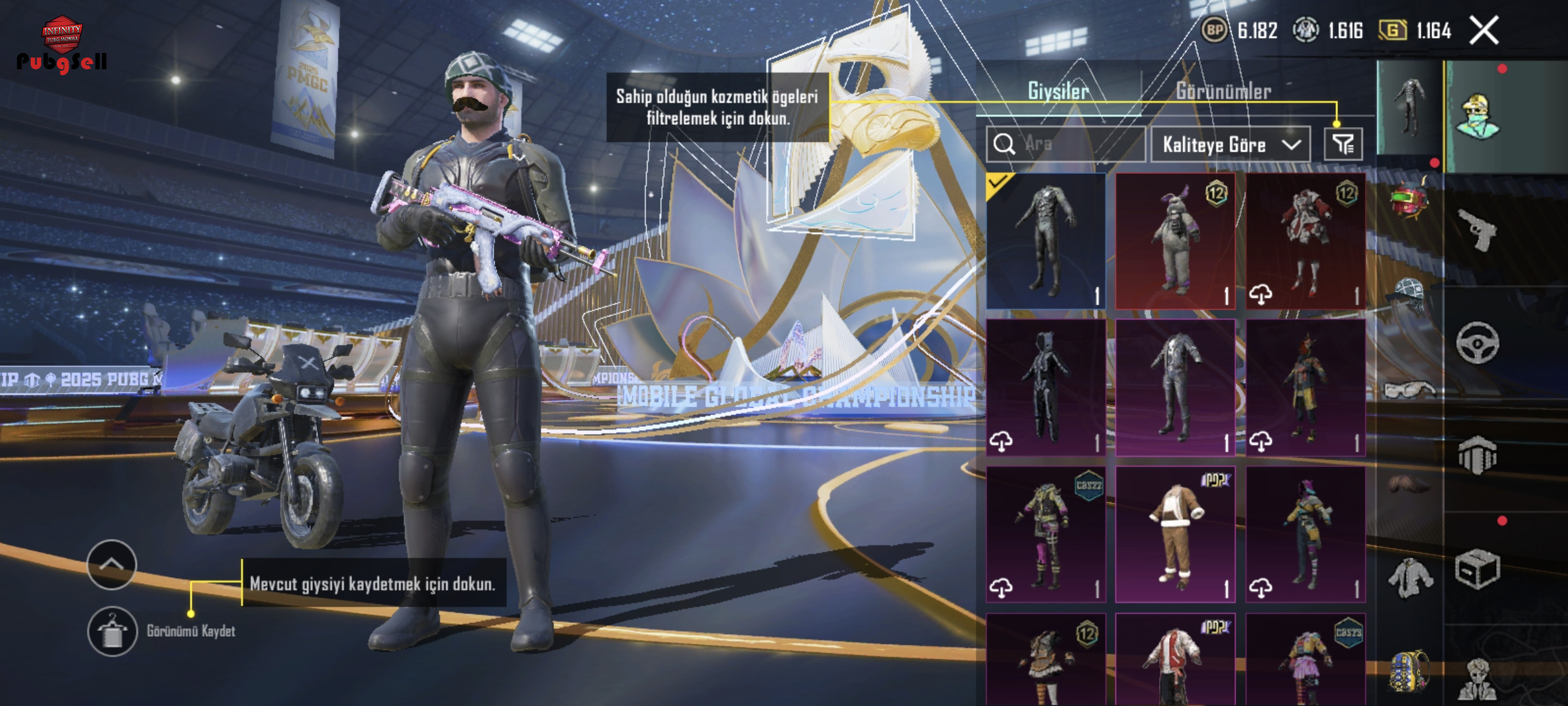Open the pistol weapon skins category

(x=1477, y=230)
